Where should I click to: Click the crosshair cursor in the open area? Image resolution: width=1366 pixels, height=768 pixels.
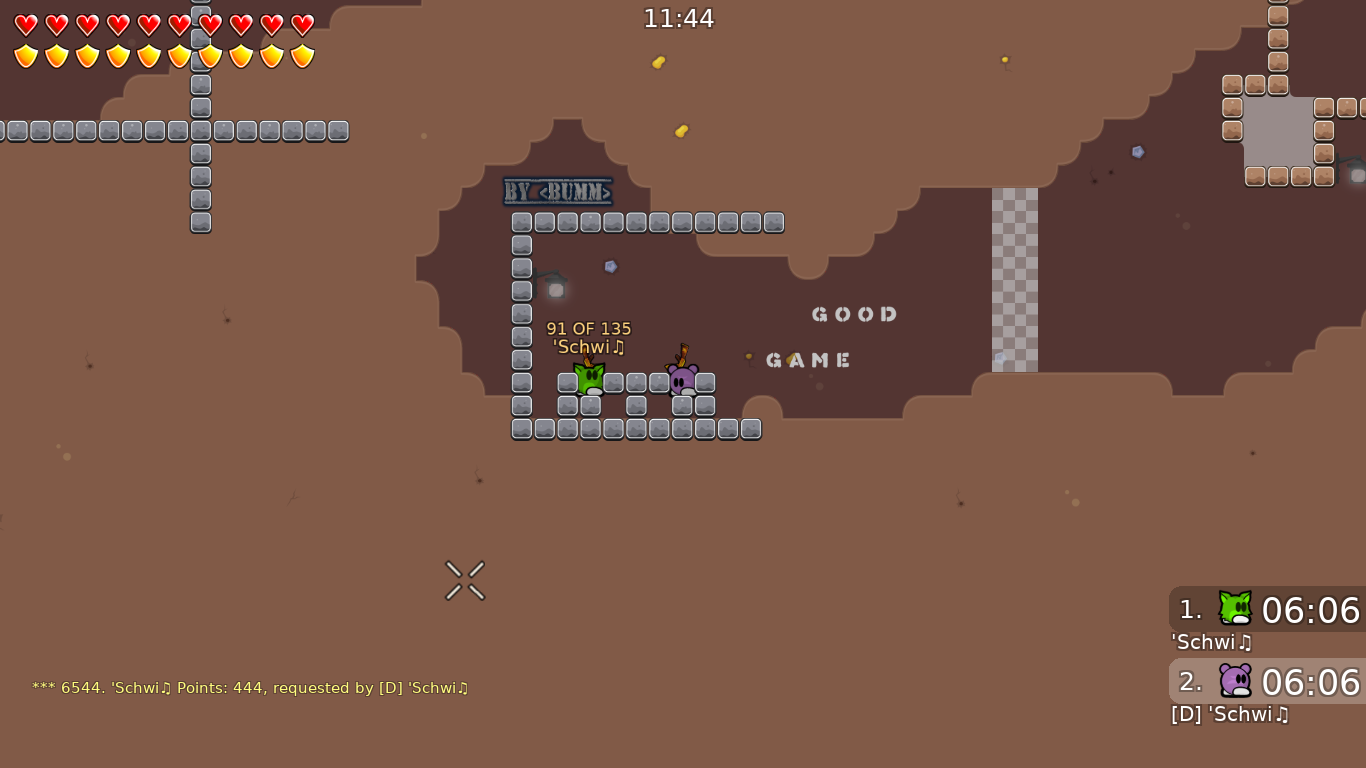(x=464, y=580)
